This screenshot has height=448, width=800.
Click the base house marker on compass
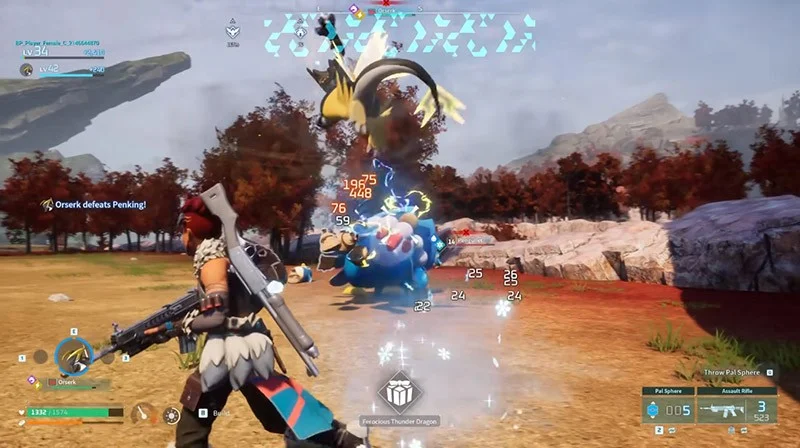pyautogui.click(x=300, y=31)
